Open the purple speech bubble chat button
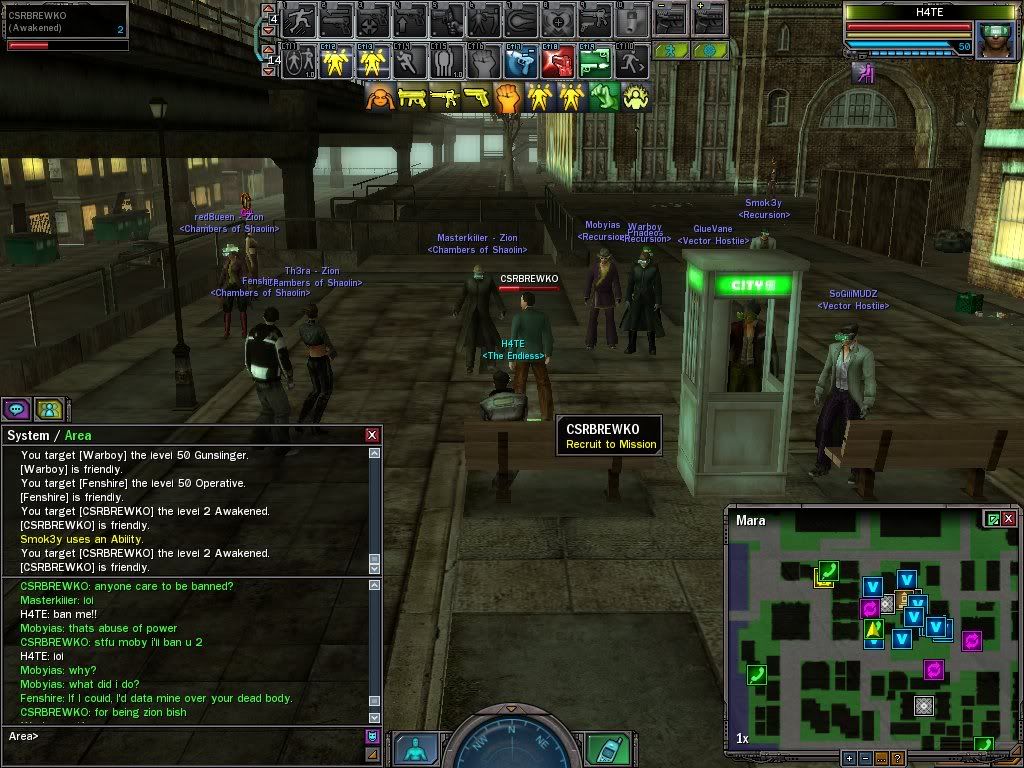 point(16,408)
